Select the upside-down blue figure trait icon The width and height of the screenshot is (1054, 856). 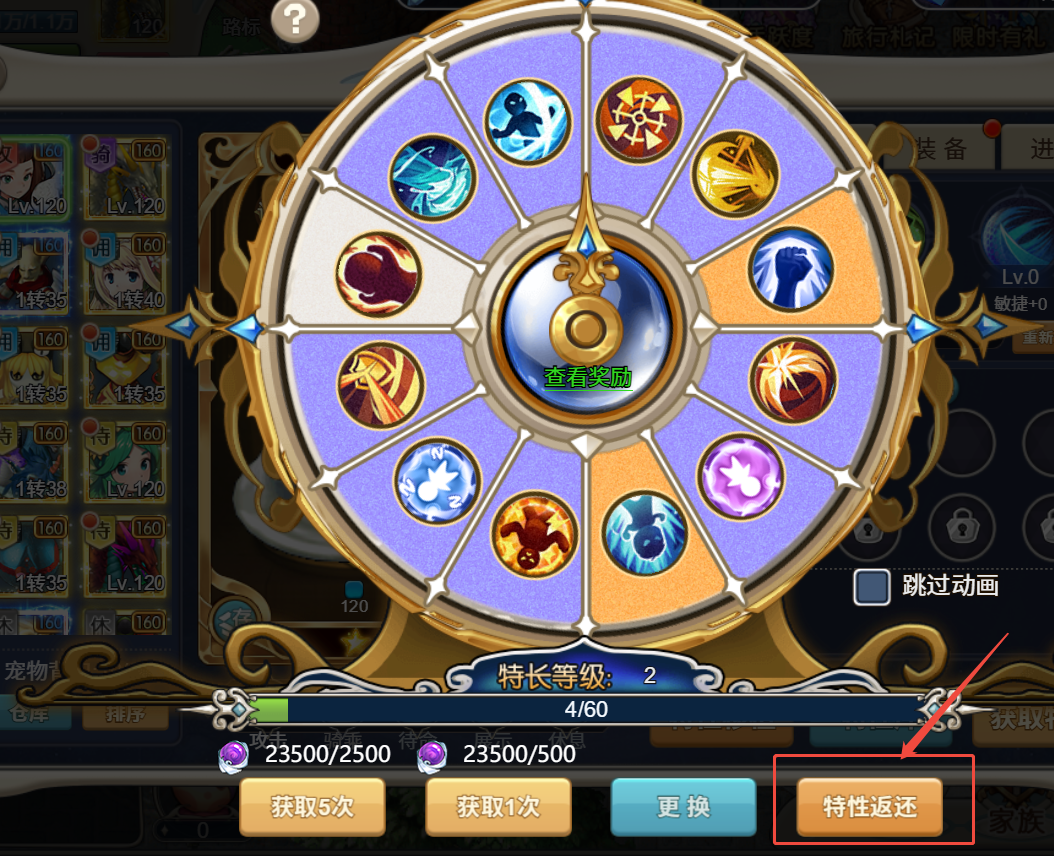646,534
